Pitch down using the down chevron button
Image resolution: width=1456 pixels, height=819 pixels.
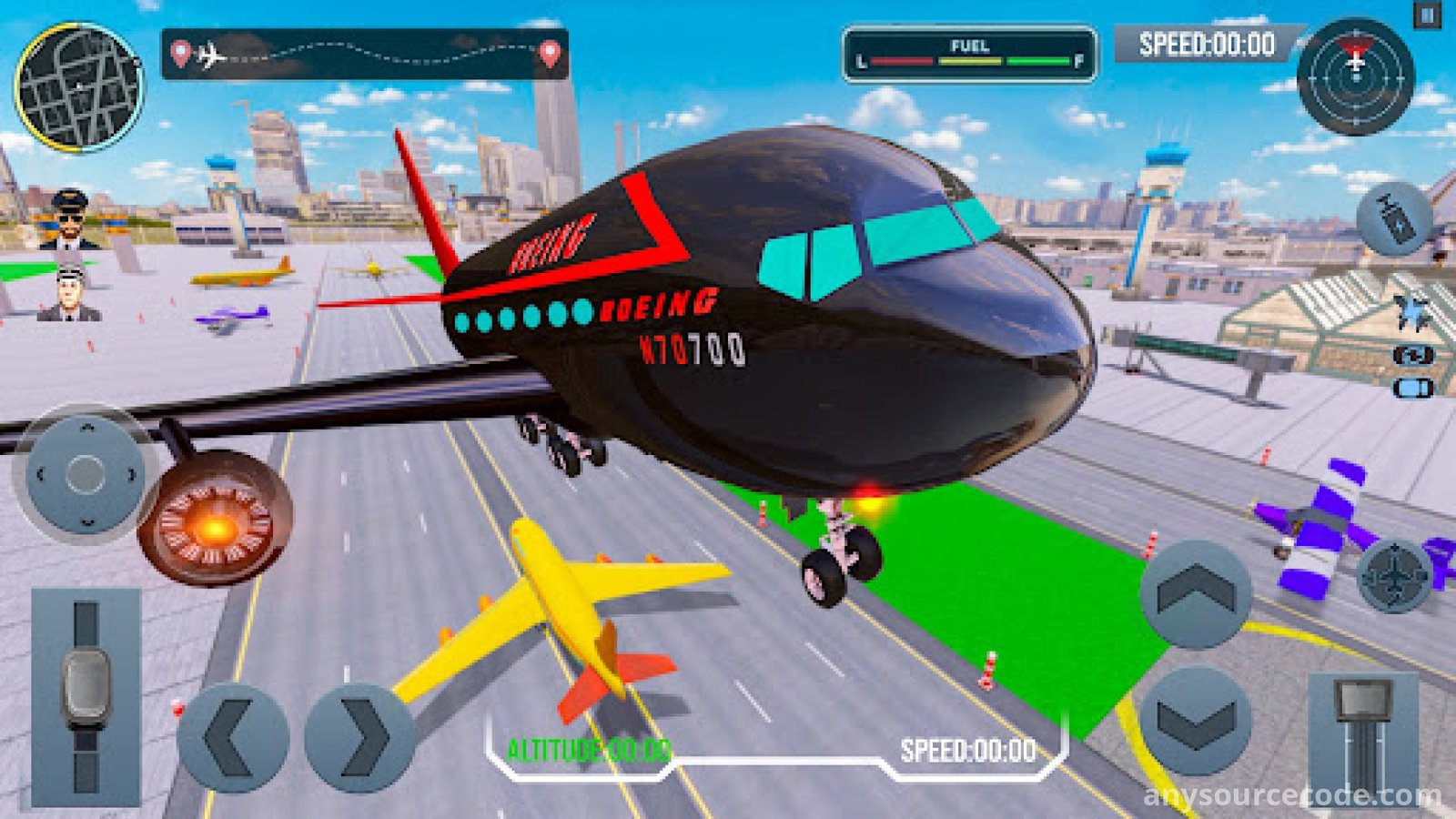(1196, 720)
